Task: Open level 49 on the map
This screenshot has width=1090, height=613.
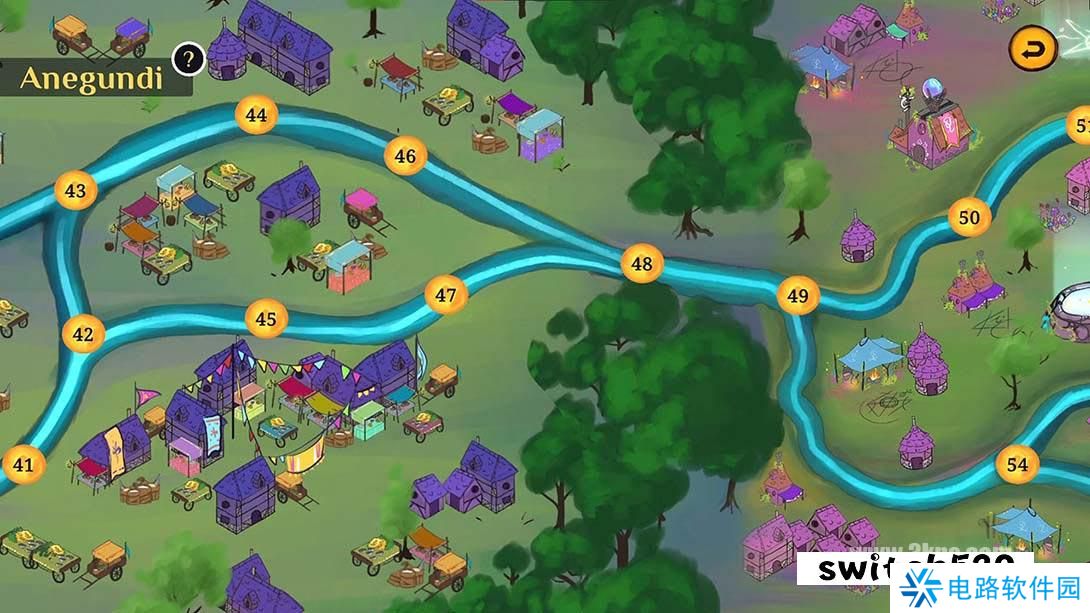Action: point(797,296)
